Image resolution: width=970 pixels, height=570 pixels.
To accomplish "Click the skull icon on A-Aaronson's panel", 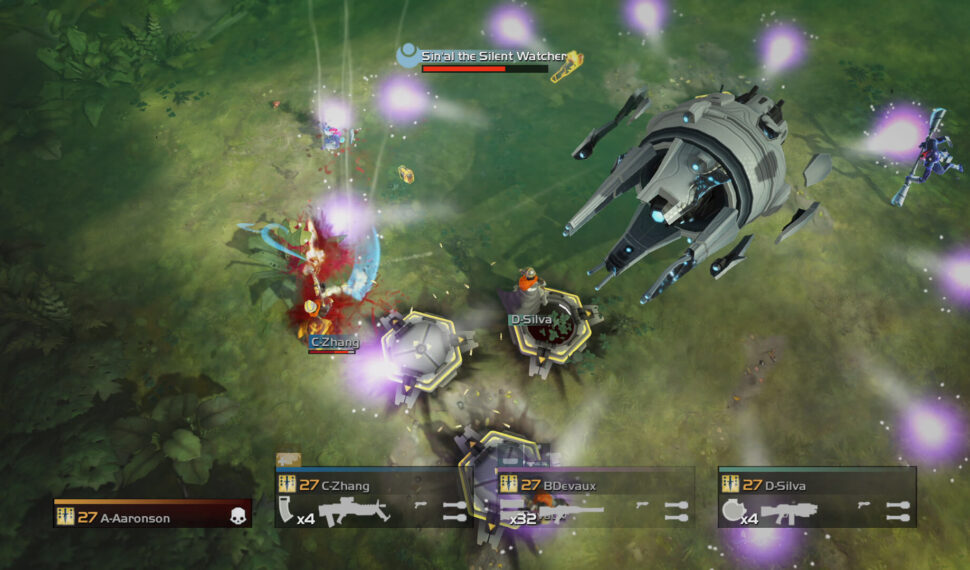I will pyautogui.click(x=238, y=516).
